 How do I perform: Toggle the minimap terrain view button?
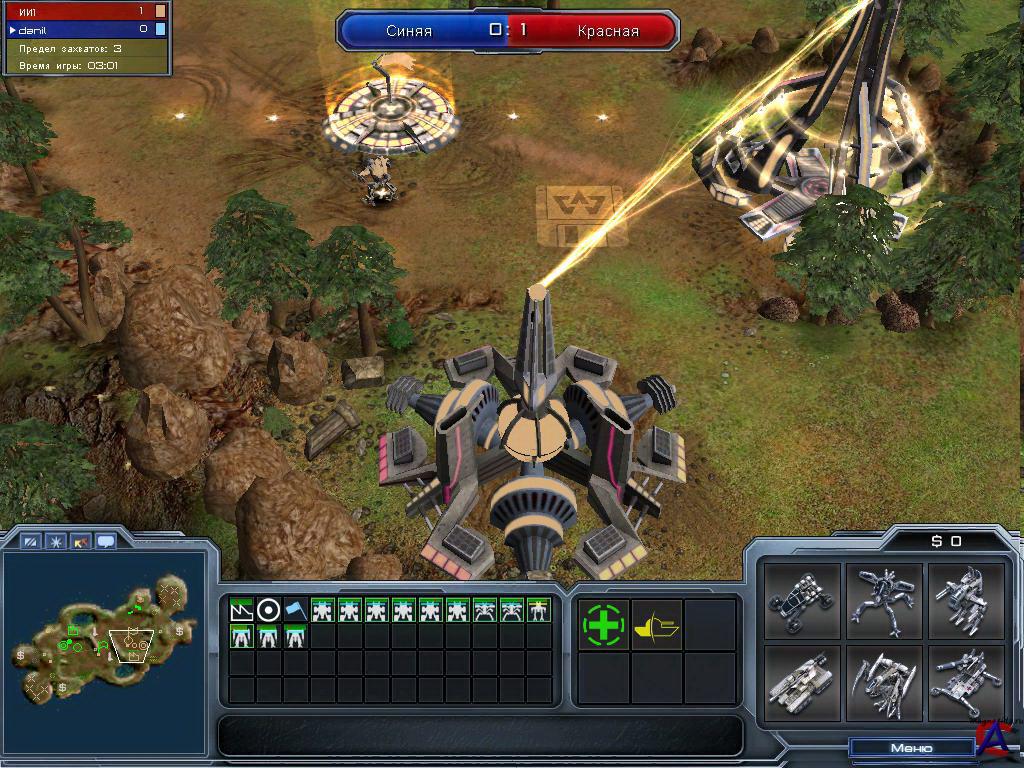(31, 542)
